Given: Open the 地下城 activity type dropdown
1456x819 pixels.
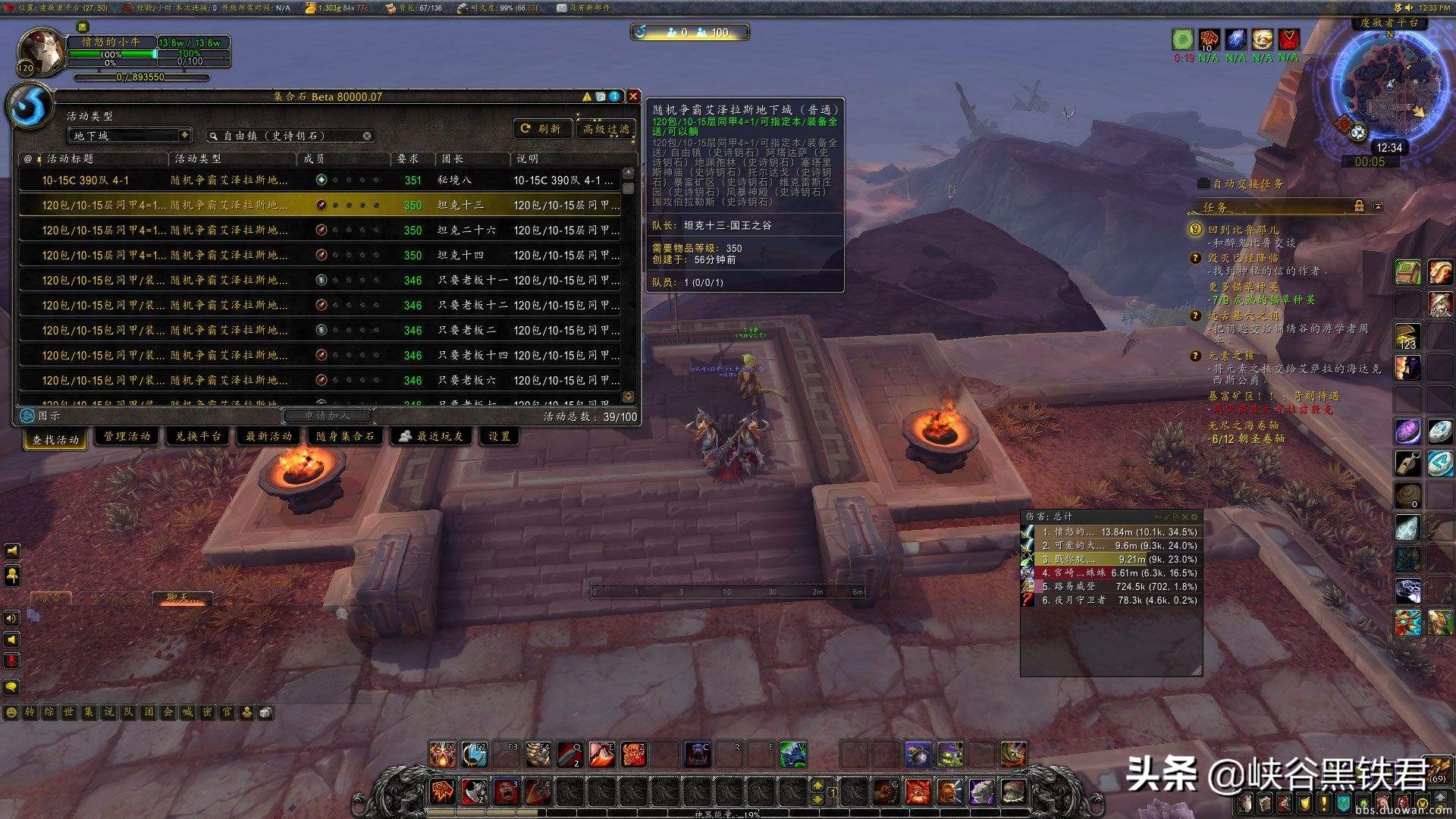Looking at the screenshot, I should click(130, 136).
